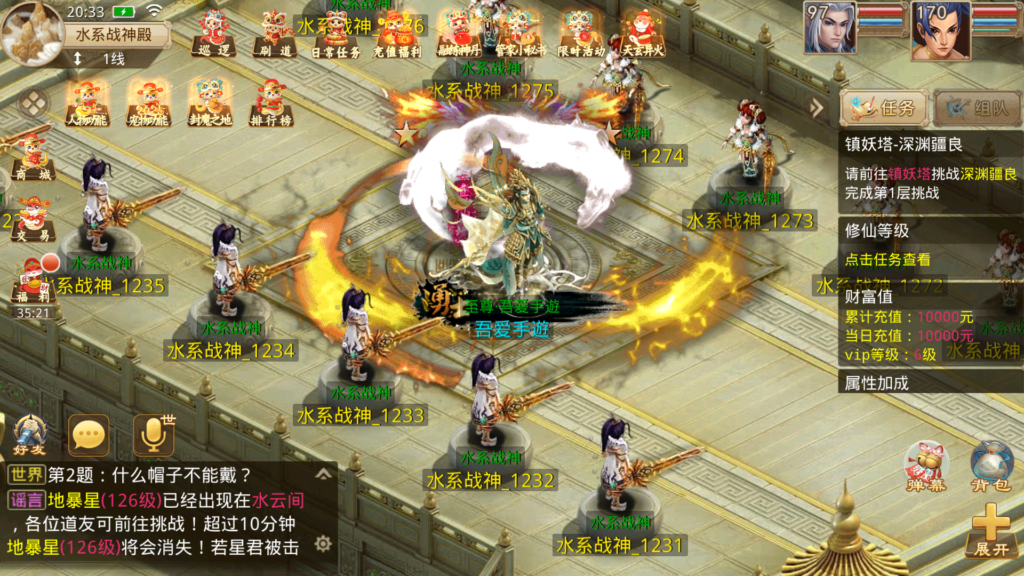Open the 巡逻 patrol icon

click(x=213, y=33)
